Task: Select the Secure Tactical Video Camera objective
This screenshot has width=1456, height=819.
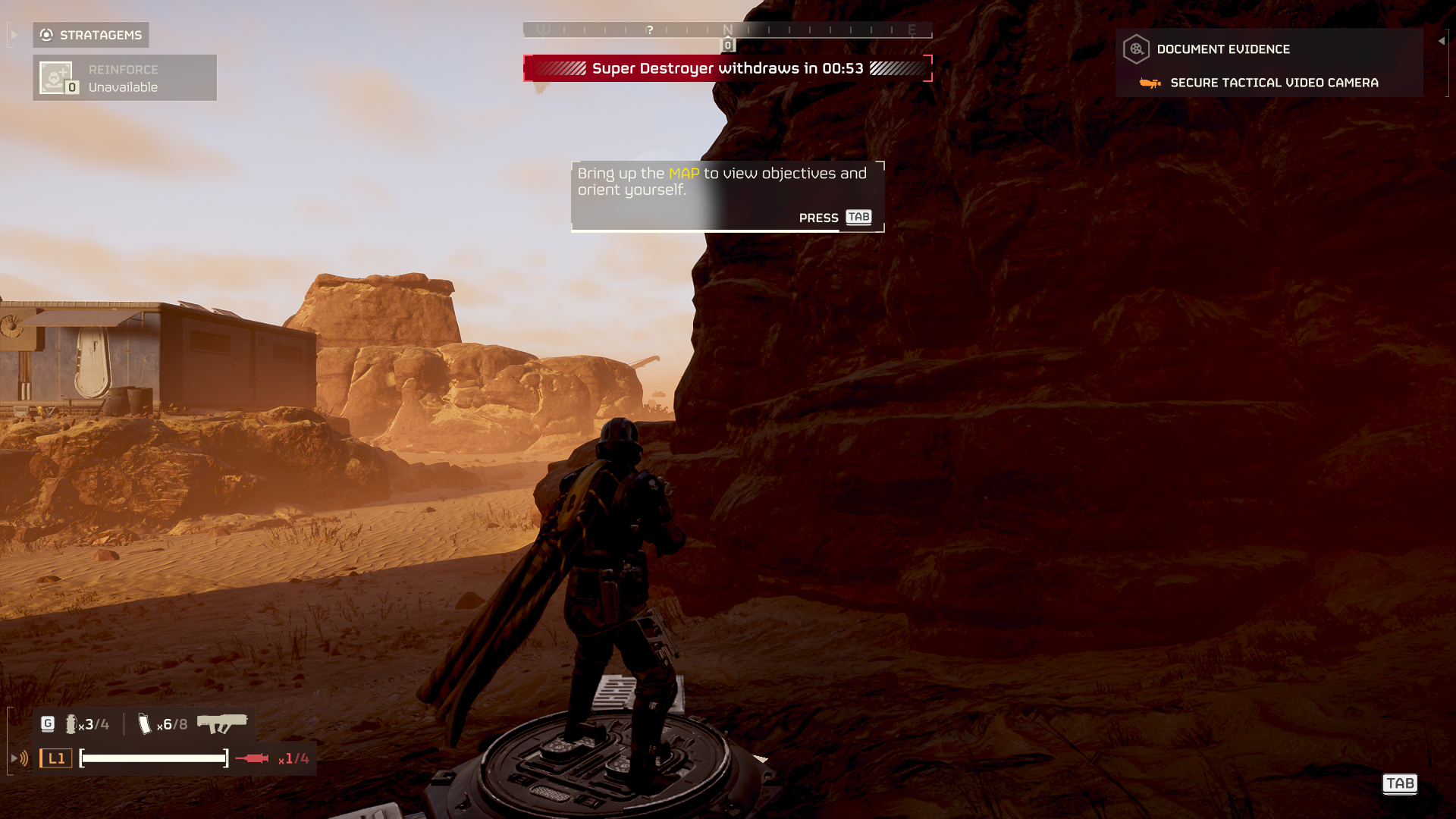Action: (1273, 83)
